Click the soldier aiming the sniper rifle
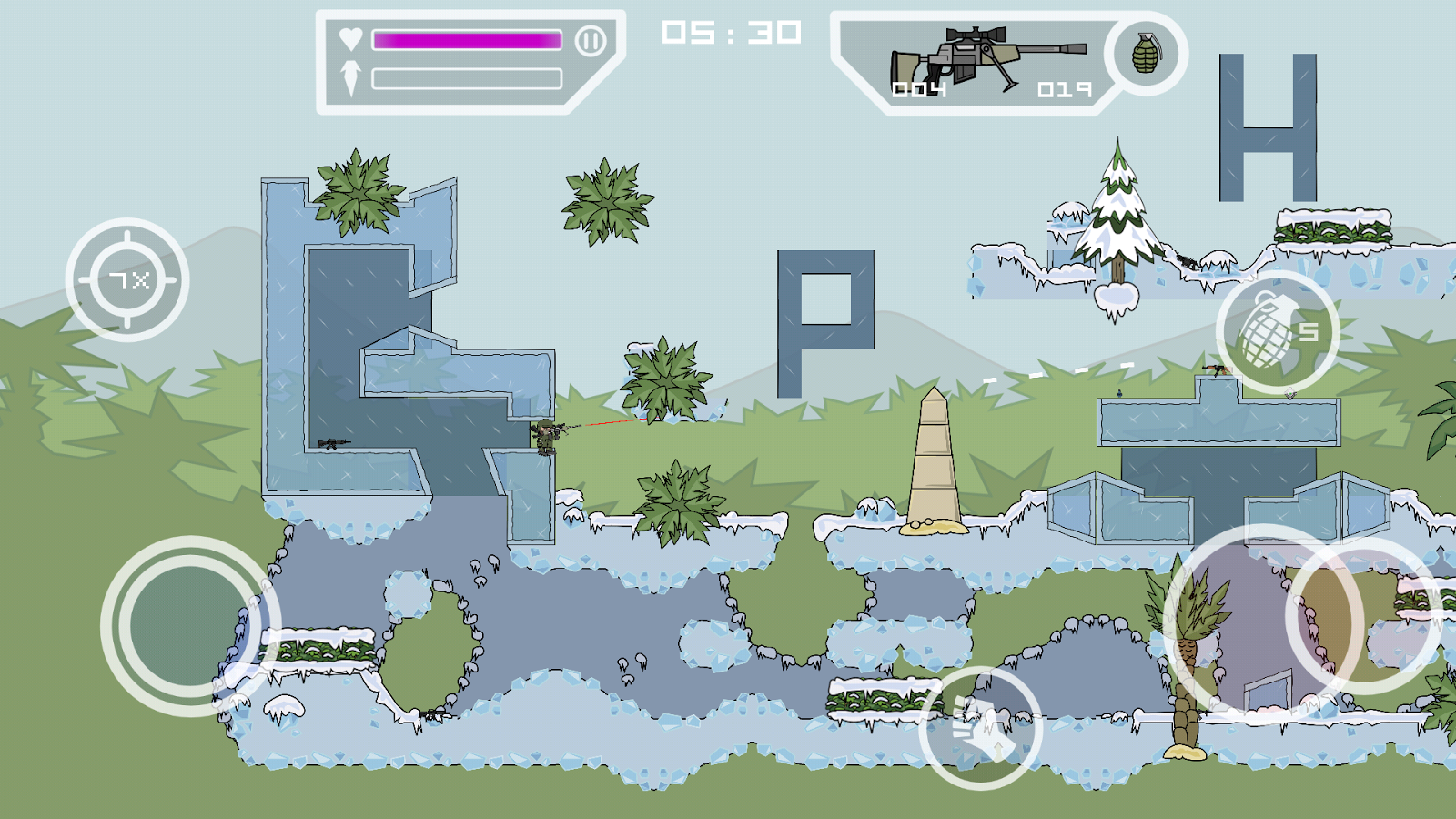 point(546,434)
